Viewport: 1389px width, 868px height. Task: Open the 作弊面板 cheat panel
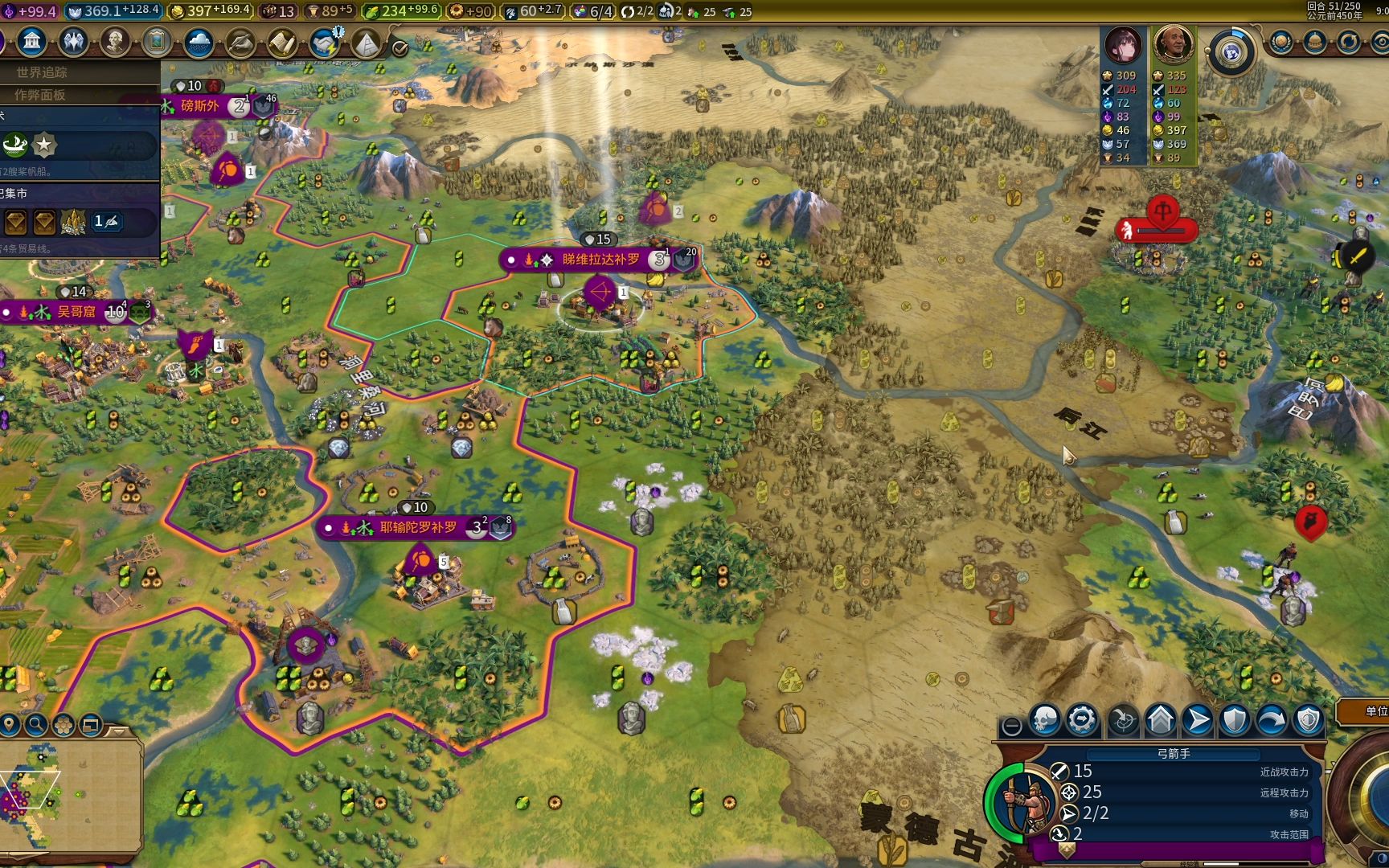[40, 95]
